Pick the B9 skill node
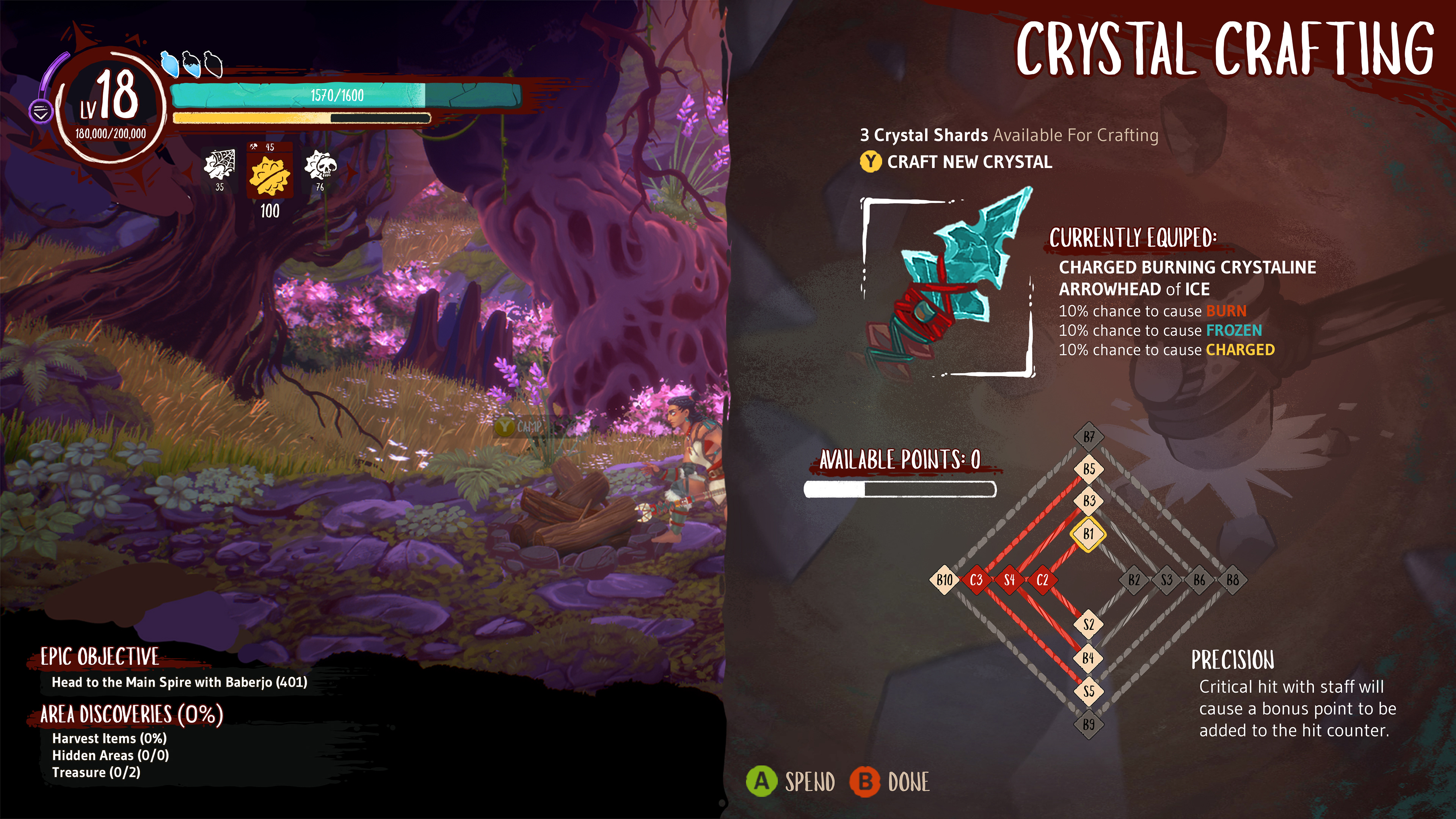 1089,724
